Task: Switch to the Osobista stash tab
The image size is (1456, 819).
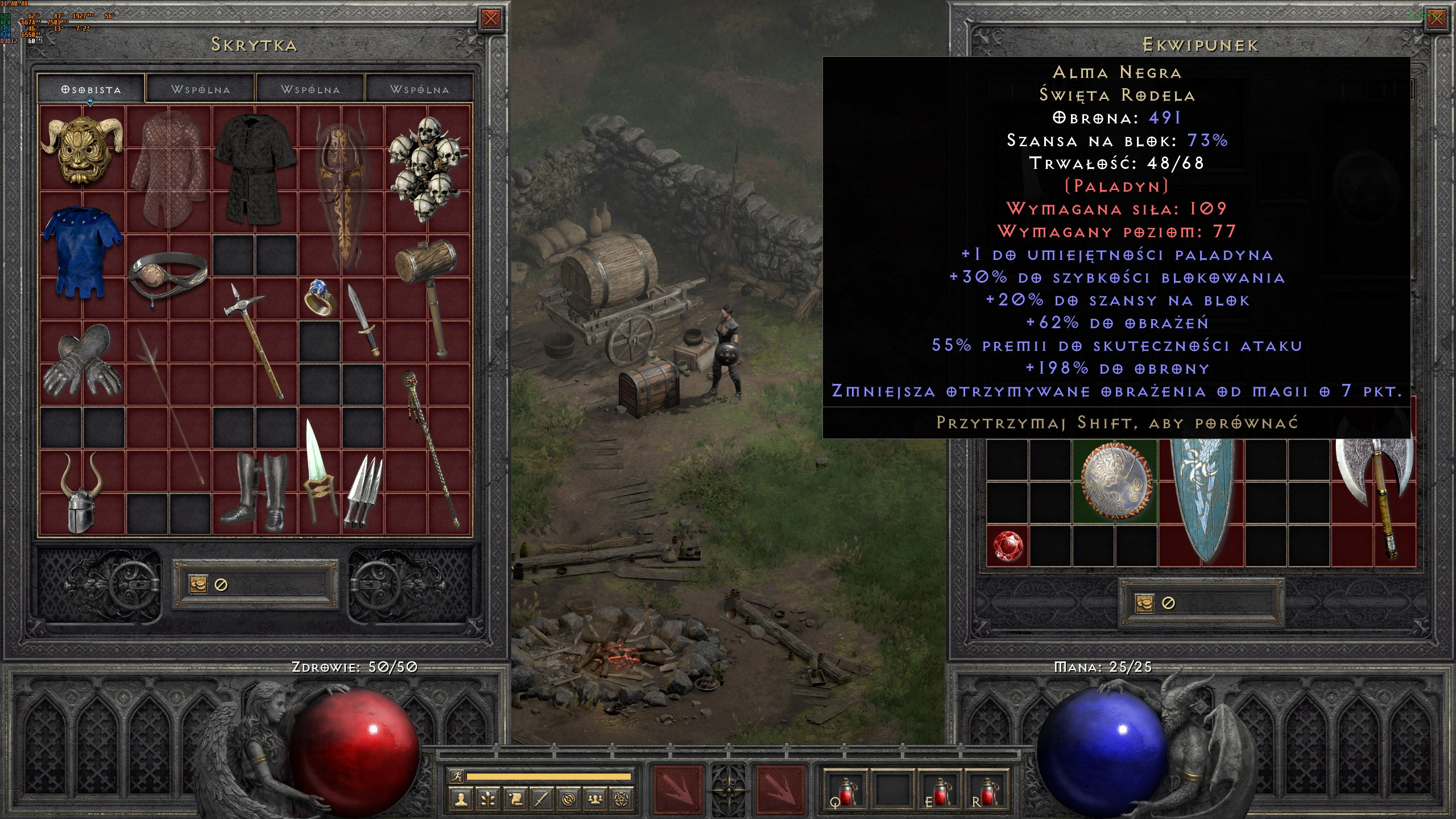Action: 91,89
